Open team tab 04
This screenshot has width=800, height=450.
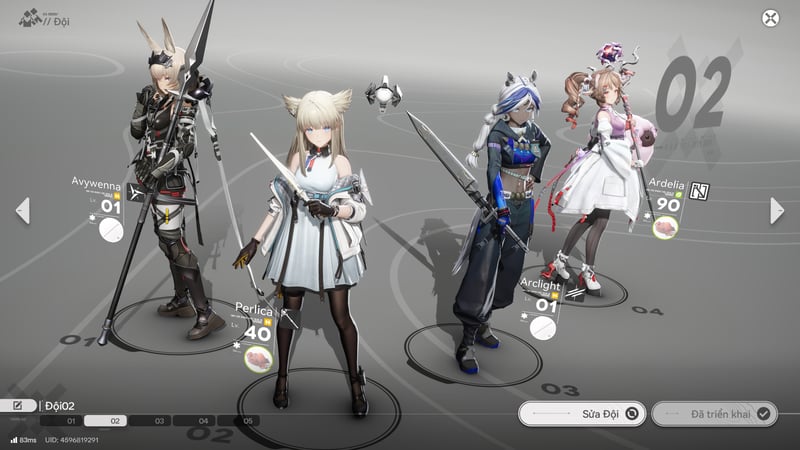[x=203, y=421]
